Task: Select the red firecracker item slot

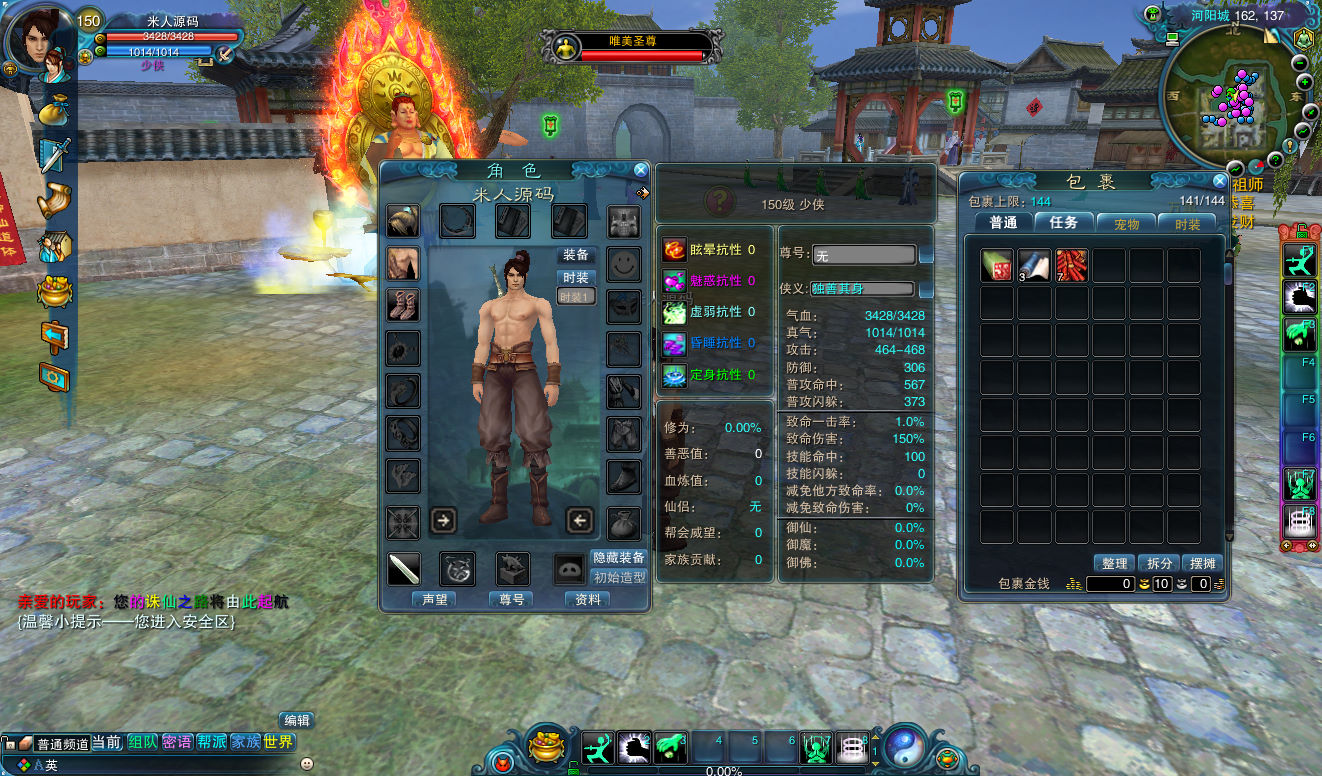Action: [x=1072, y=266]
